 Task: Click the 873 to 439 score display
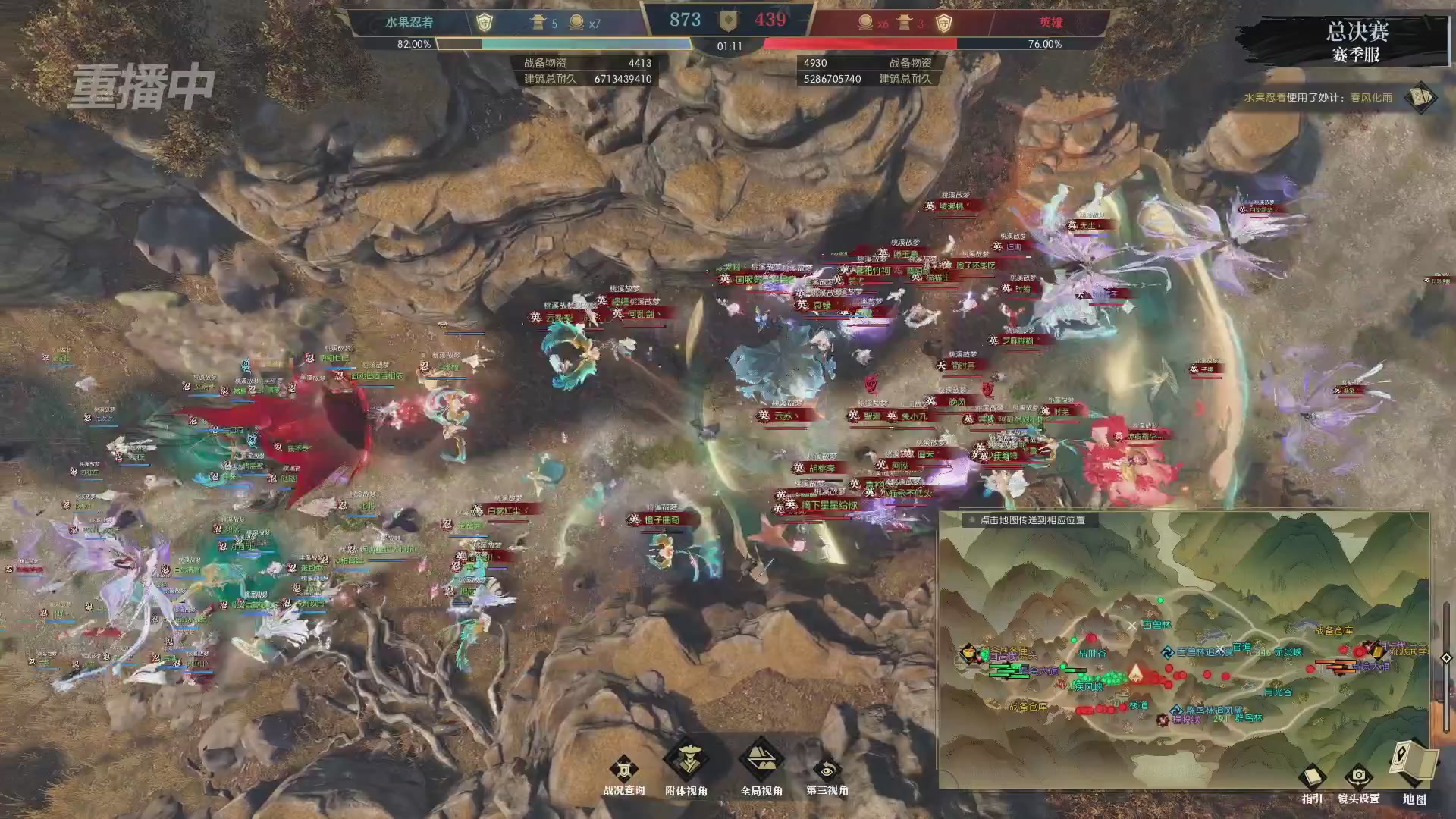728,20
